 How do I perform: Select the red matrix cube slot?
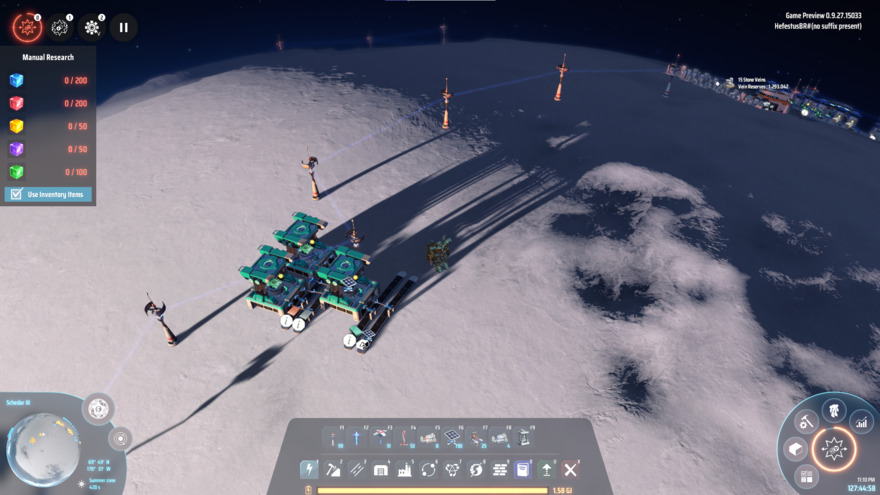(x=16, y=103)
